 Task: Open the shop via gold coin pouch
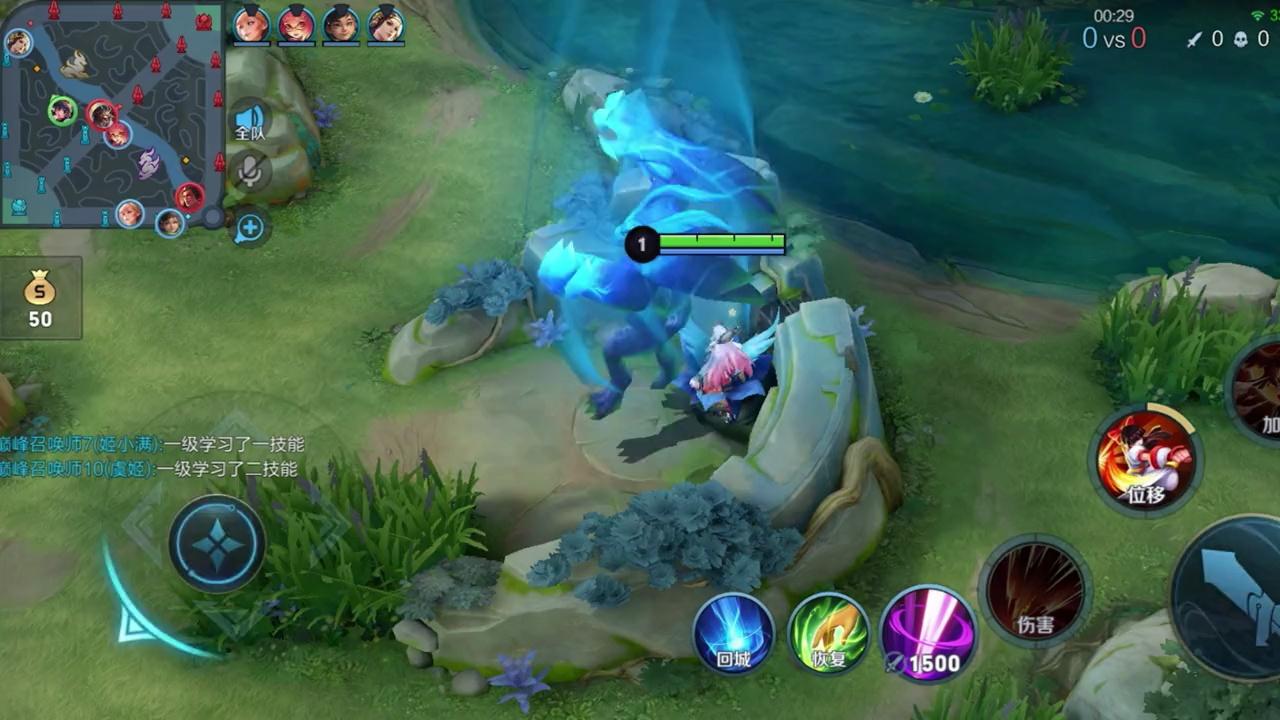40,299
